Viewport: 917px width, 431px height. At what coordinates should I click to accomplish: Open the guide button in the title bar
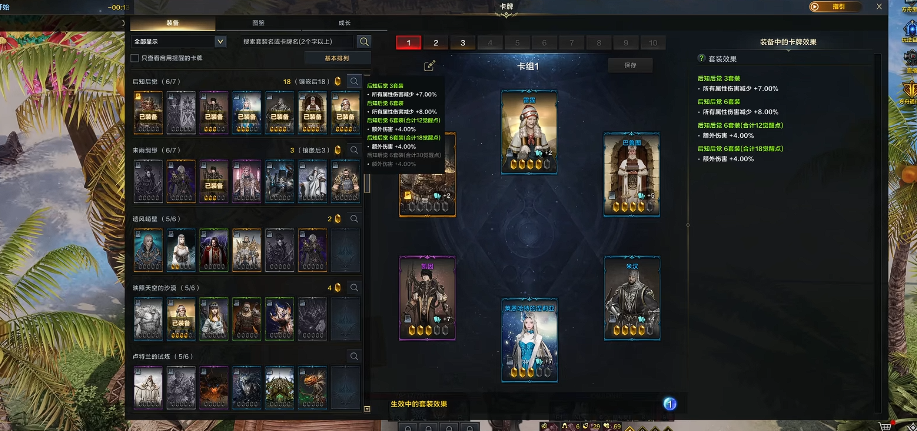pos(838,6)
